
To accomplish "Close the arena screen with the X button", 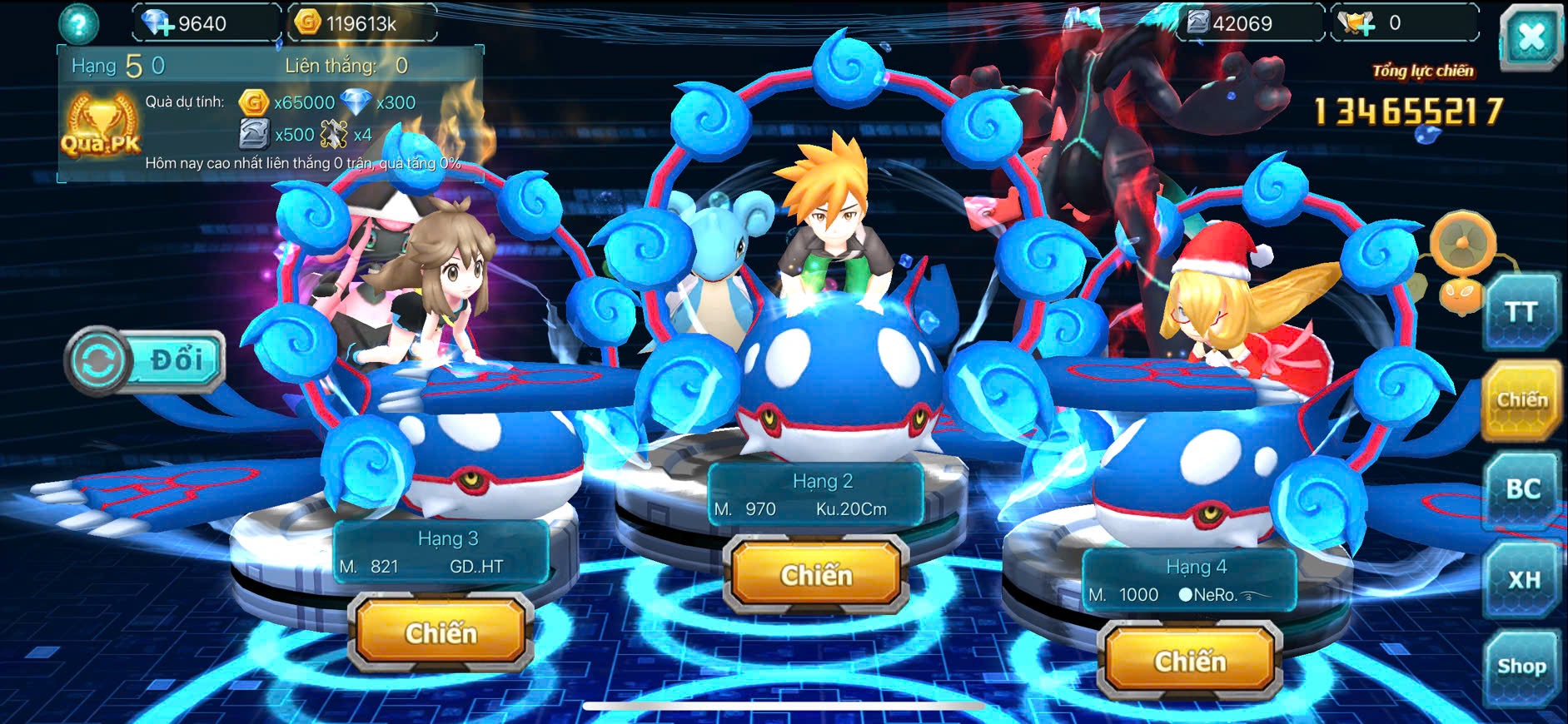I will [1531, 37].
